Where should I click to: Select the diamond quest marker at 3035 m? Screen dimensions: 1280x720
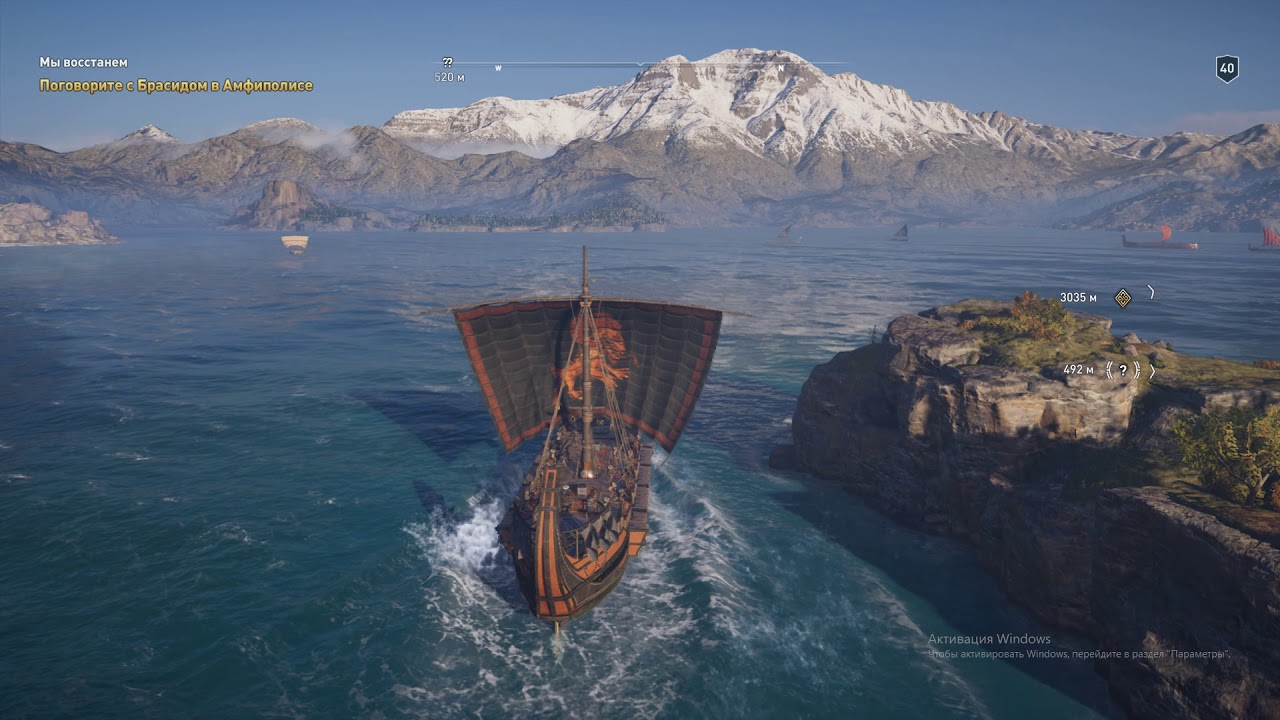[x=1123, y=297]
